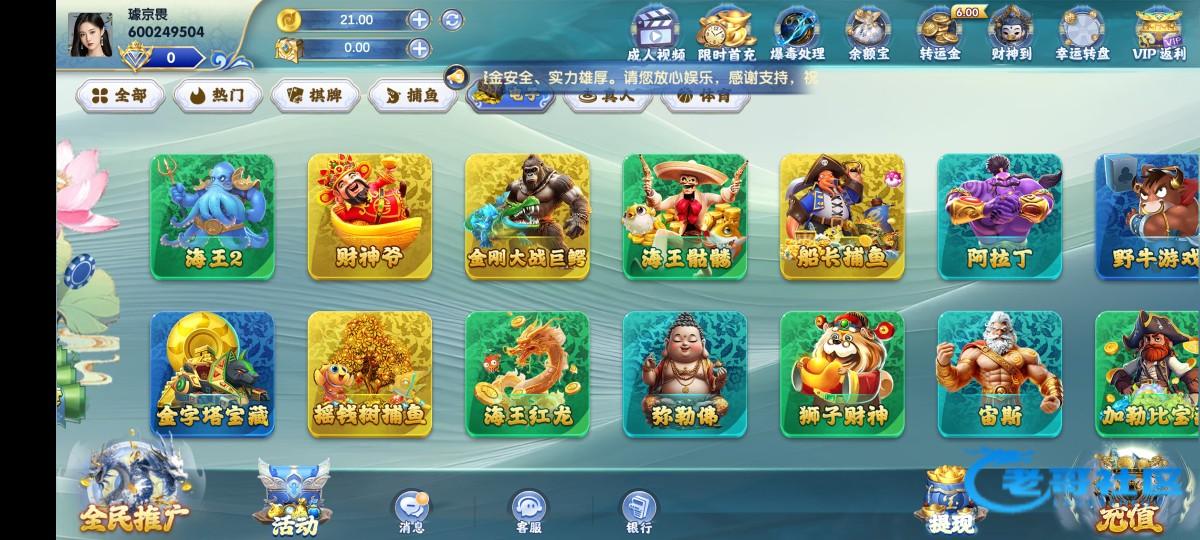Launch the 财神爷 game
Viewport: 1200px width, 540px height.
[x=370, y=216]
